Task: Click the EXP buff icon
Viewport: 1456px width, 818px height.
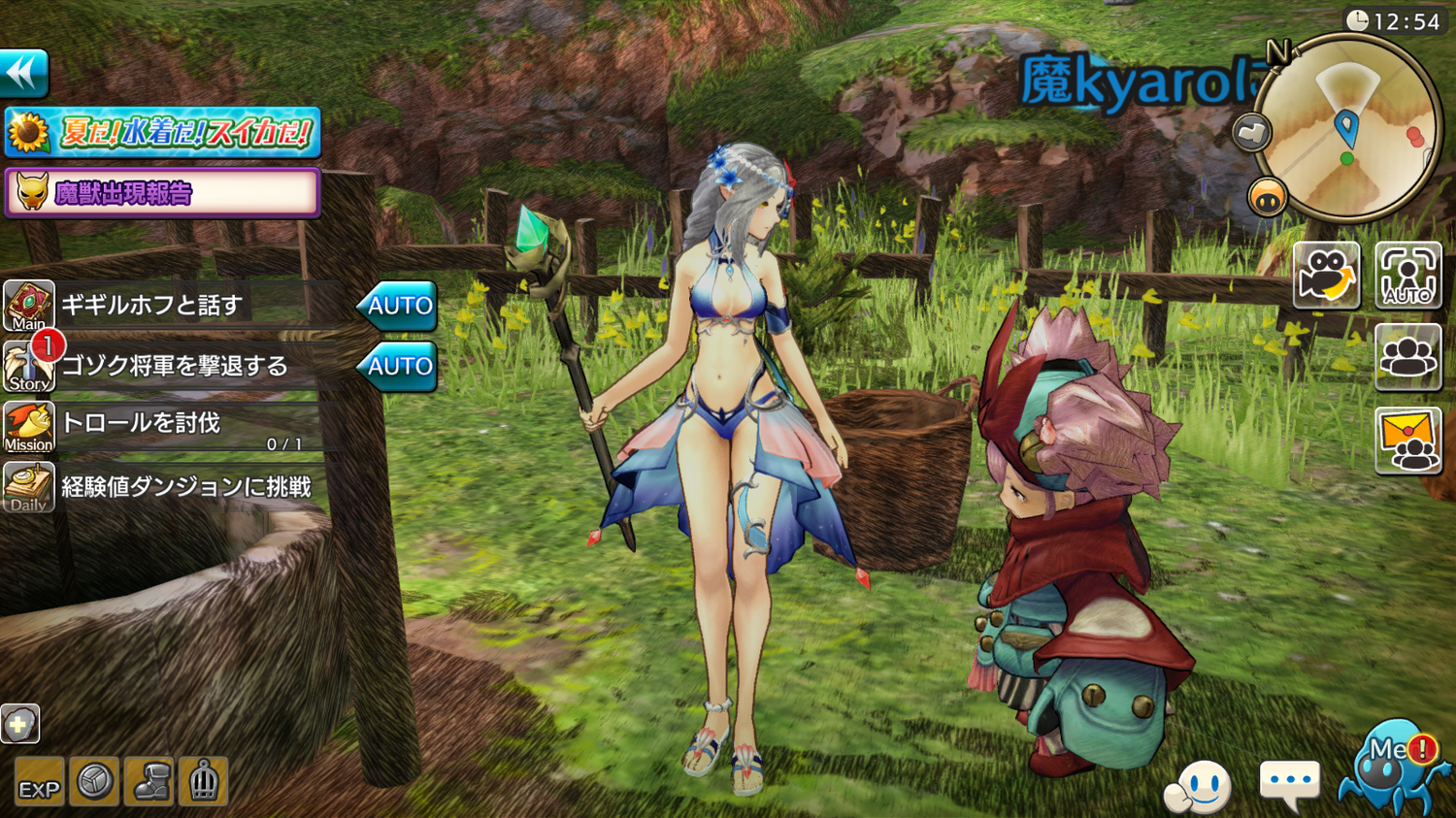Action: (x=39, y=782)
